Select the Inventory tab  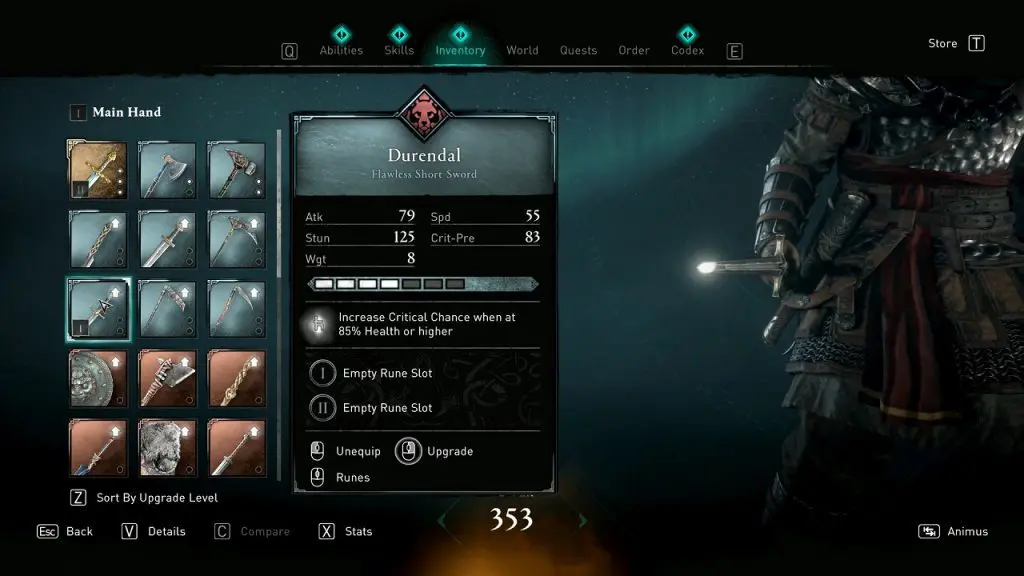point(460,50)
